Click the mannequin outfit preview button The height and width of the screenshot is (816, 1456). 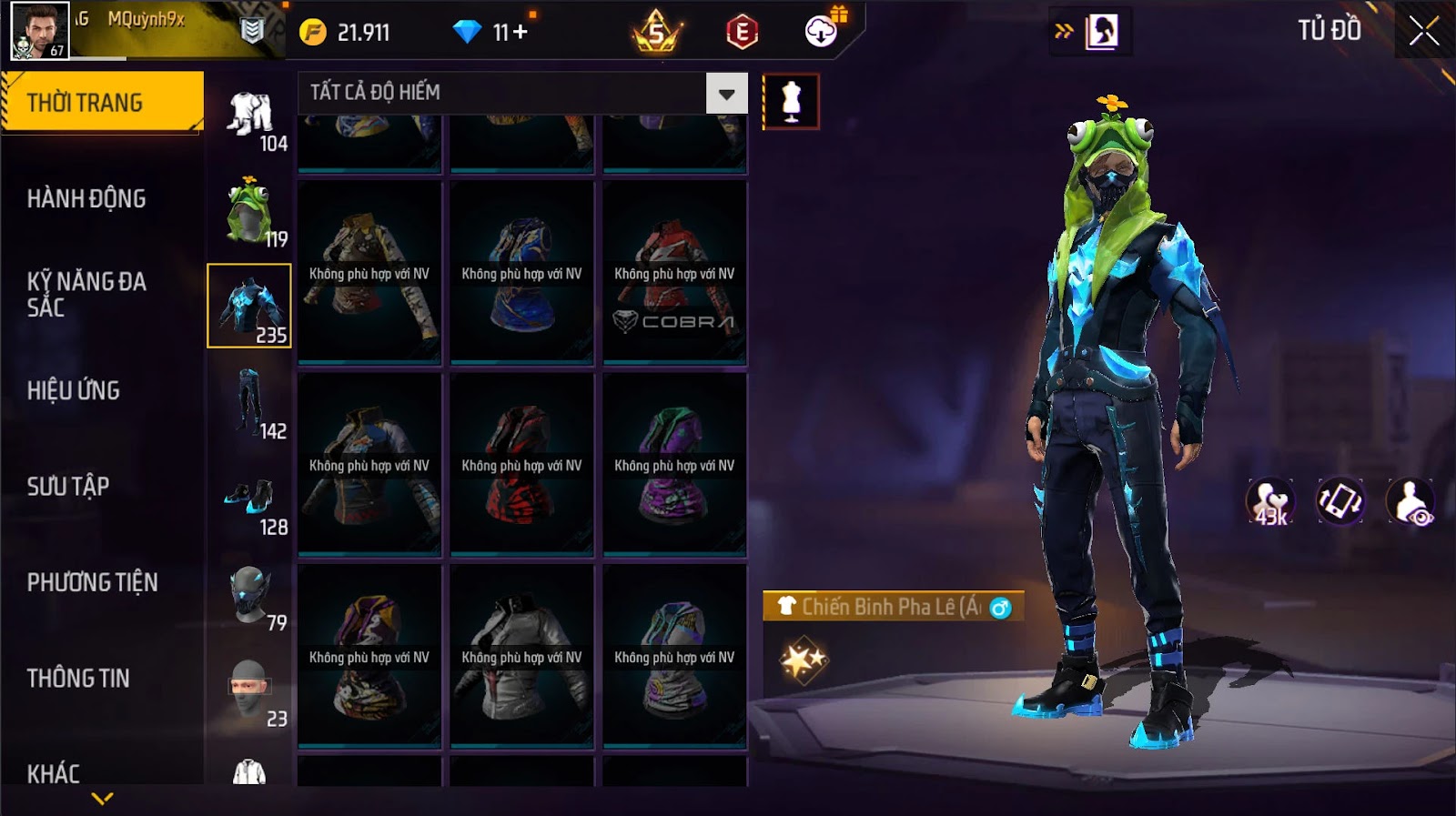[791, 101]
